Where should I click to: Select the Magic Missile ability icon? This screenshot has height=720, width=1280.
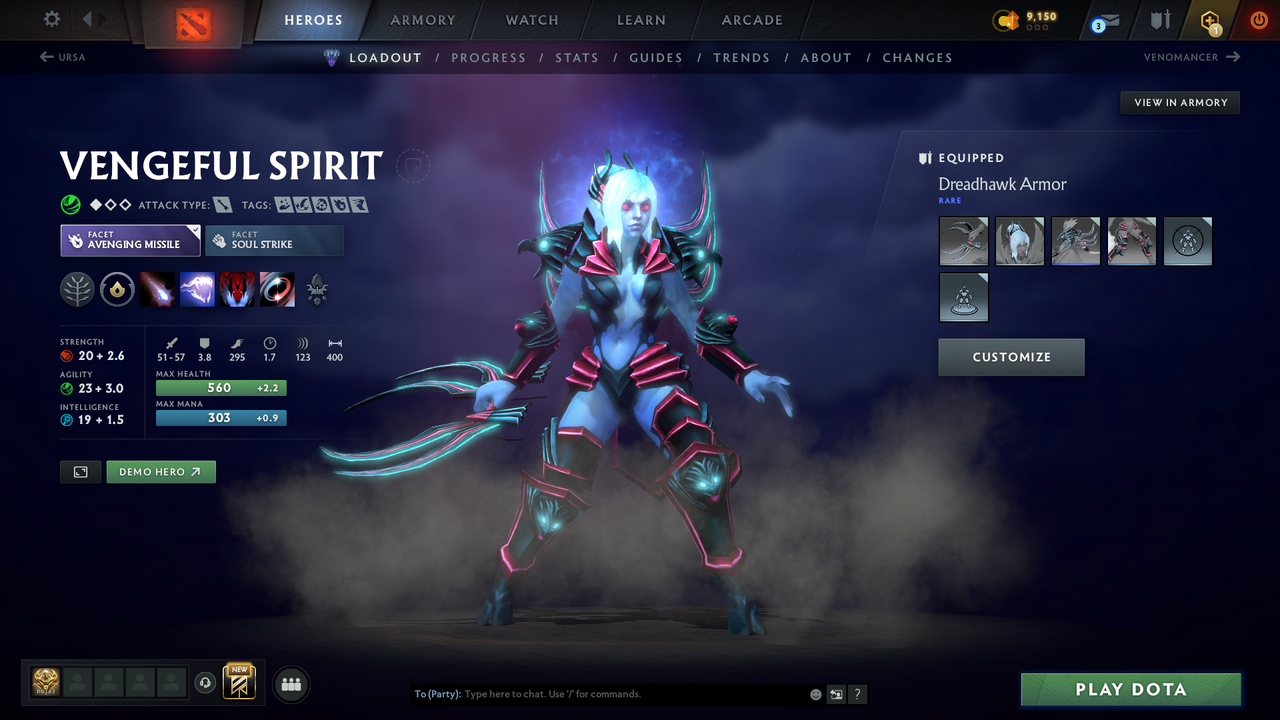click(x=158, y=290)
